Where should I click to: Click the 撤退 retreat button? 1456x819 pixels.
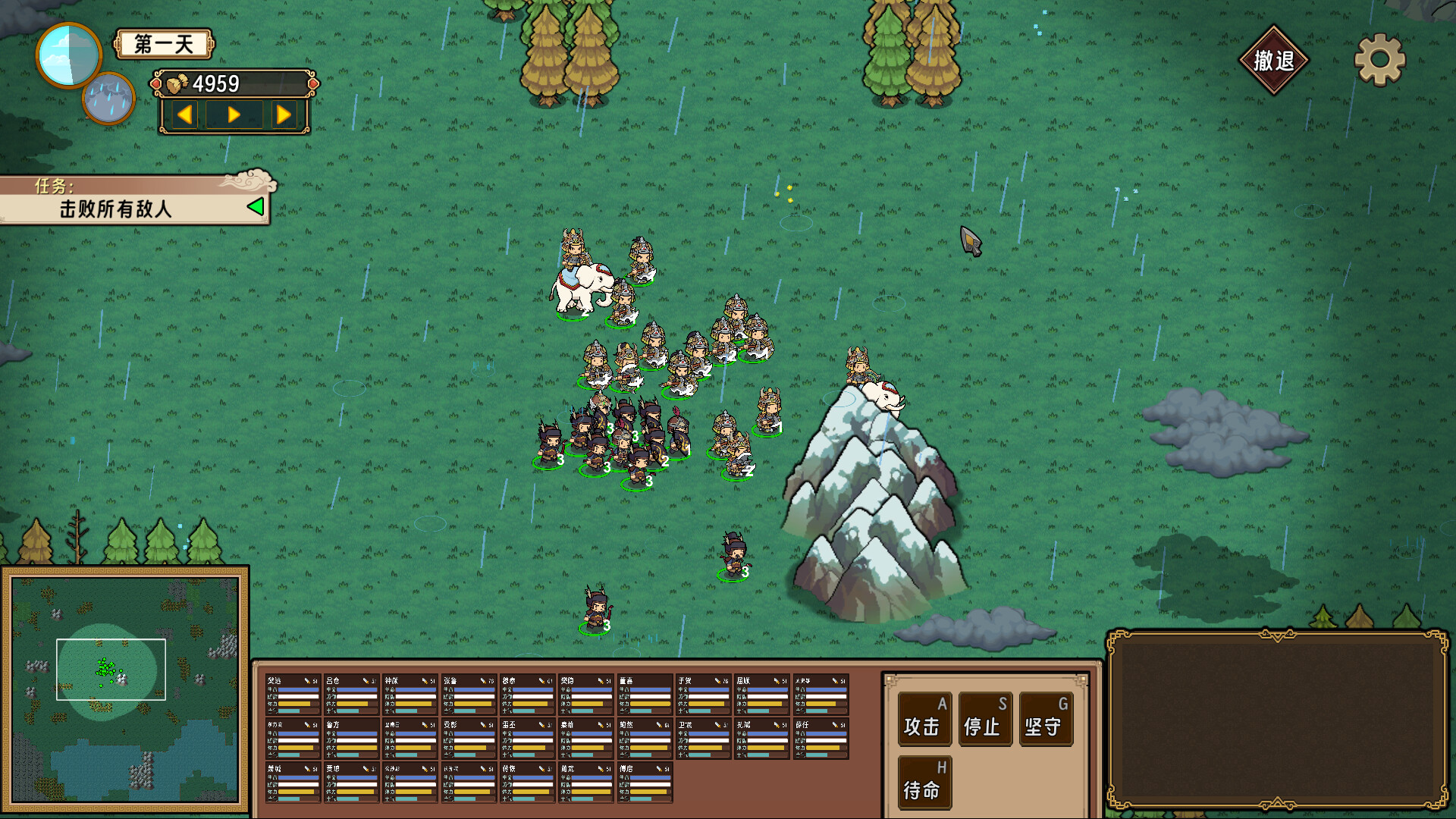[1273, 61]
